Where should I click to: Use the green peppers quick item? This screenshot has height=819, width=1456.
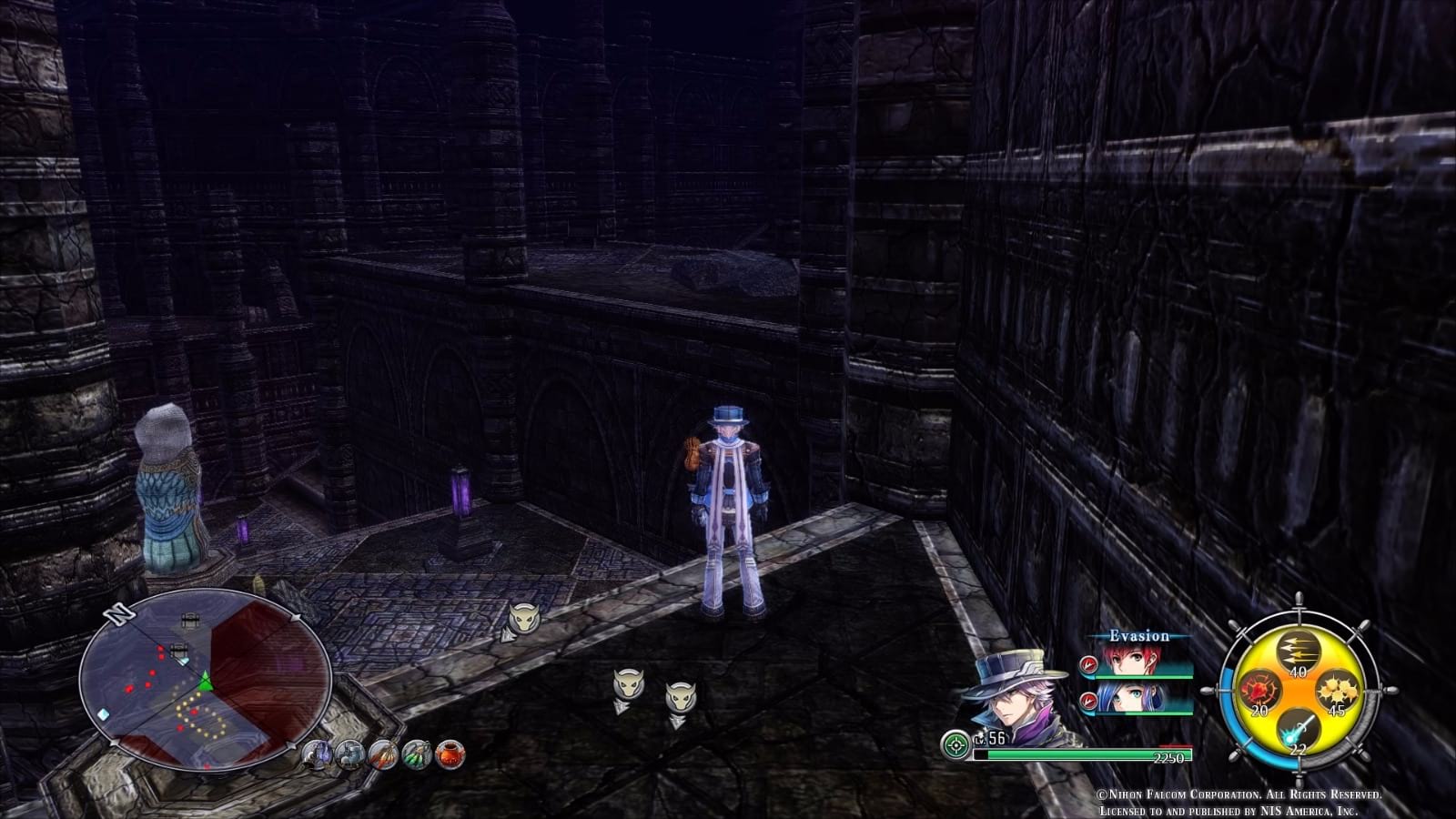[x=415, y=755]
